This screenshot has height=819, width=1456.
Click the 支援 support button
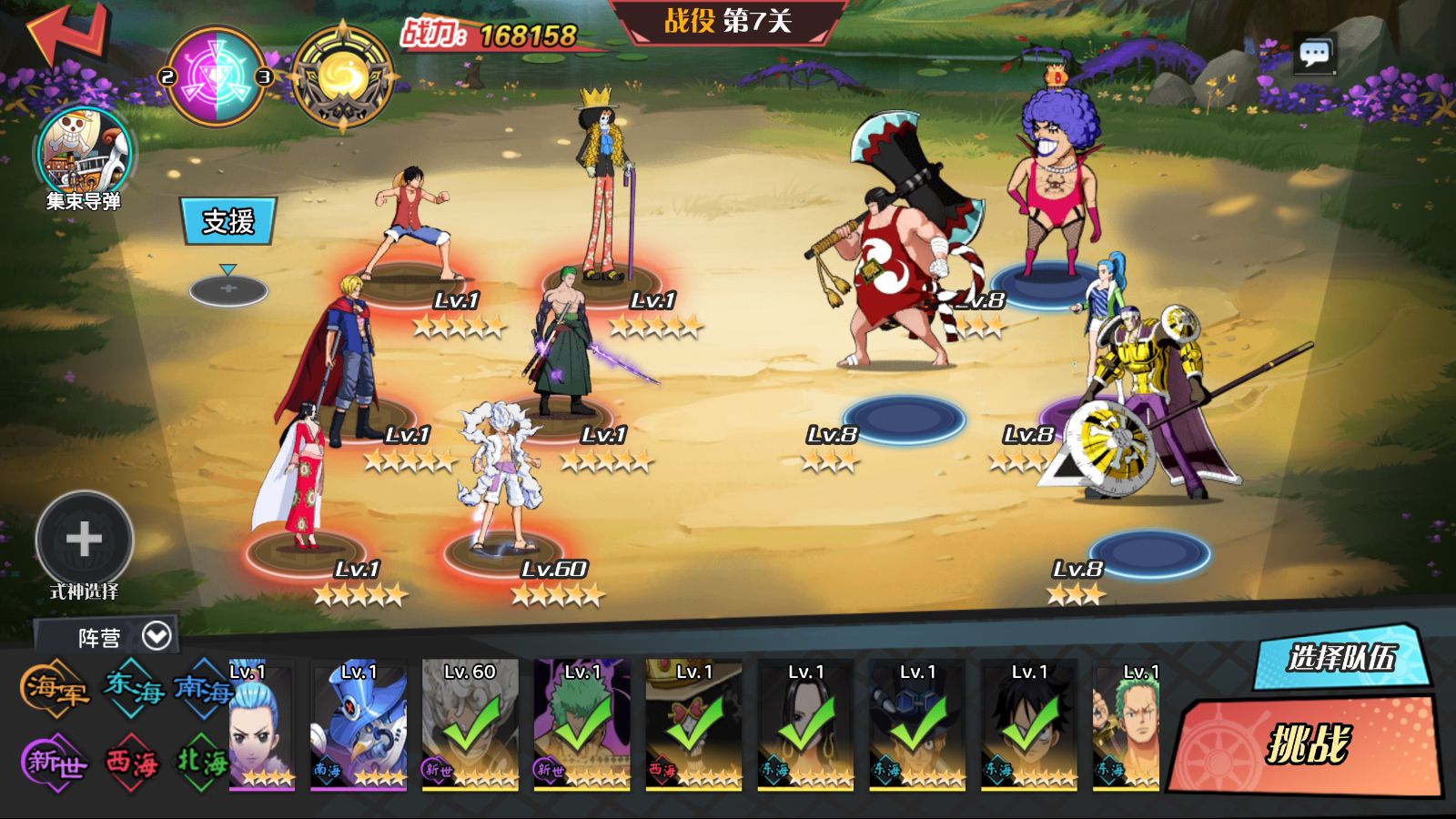click(227, 221)
